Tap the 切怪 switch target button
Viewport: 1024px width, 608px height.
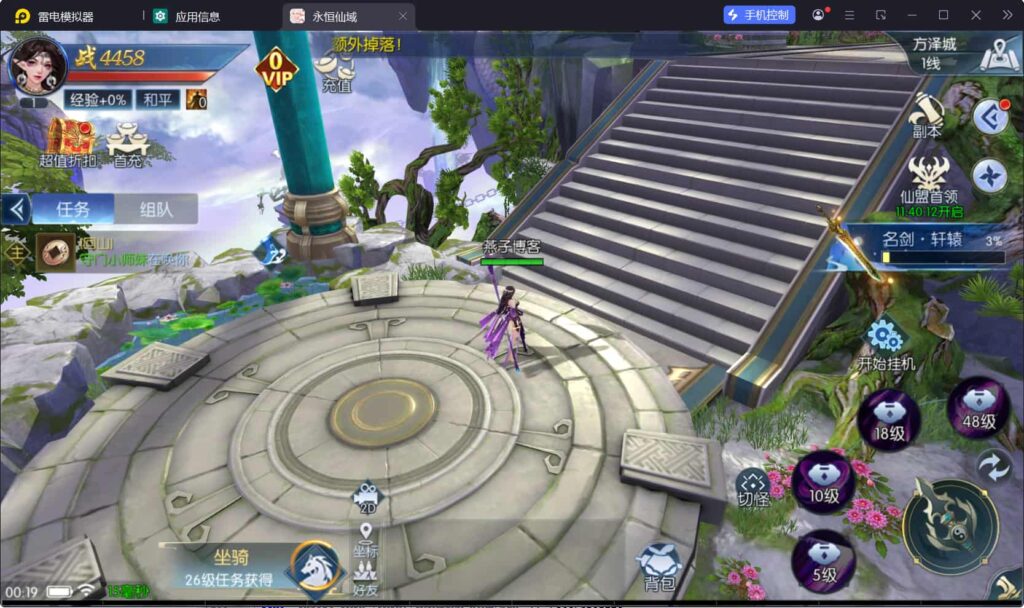point(753,487)
